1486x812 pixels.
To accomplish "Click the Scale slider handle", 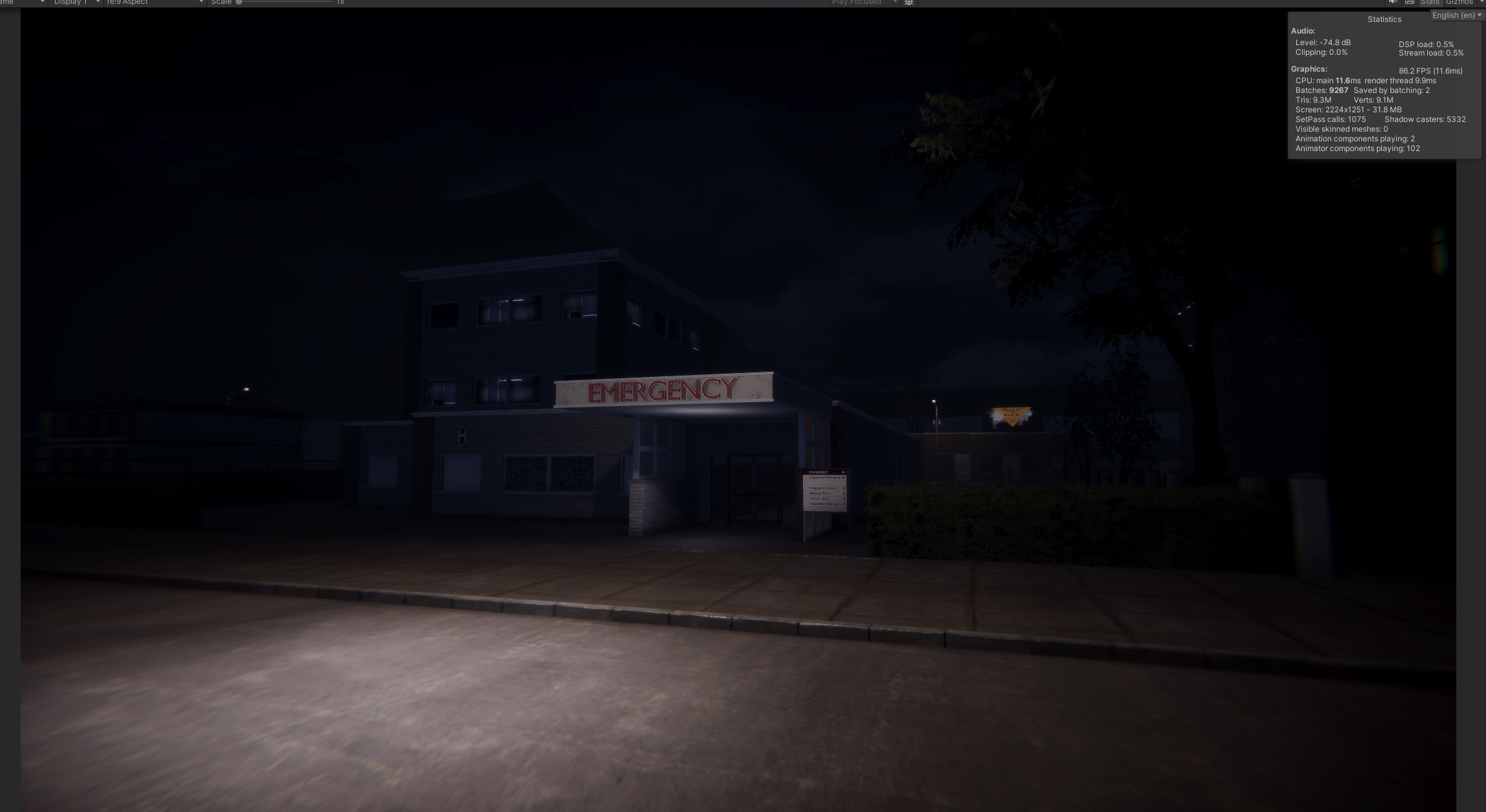I will click(x=239, y=3).
